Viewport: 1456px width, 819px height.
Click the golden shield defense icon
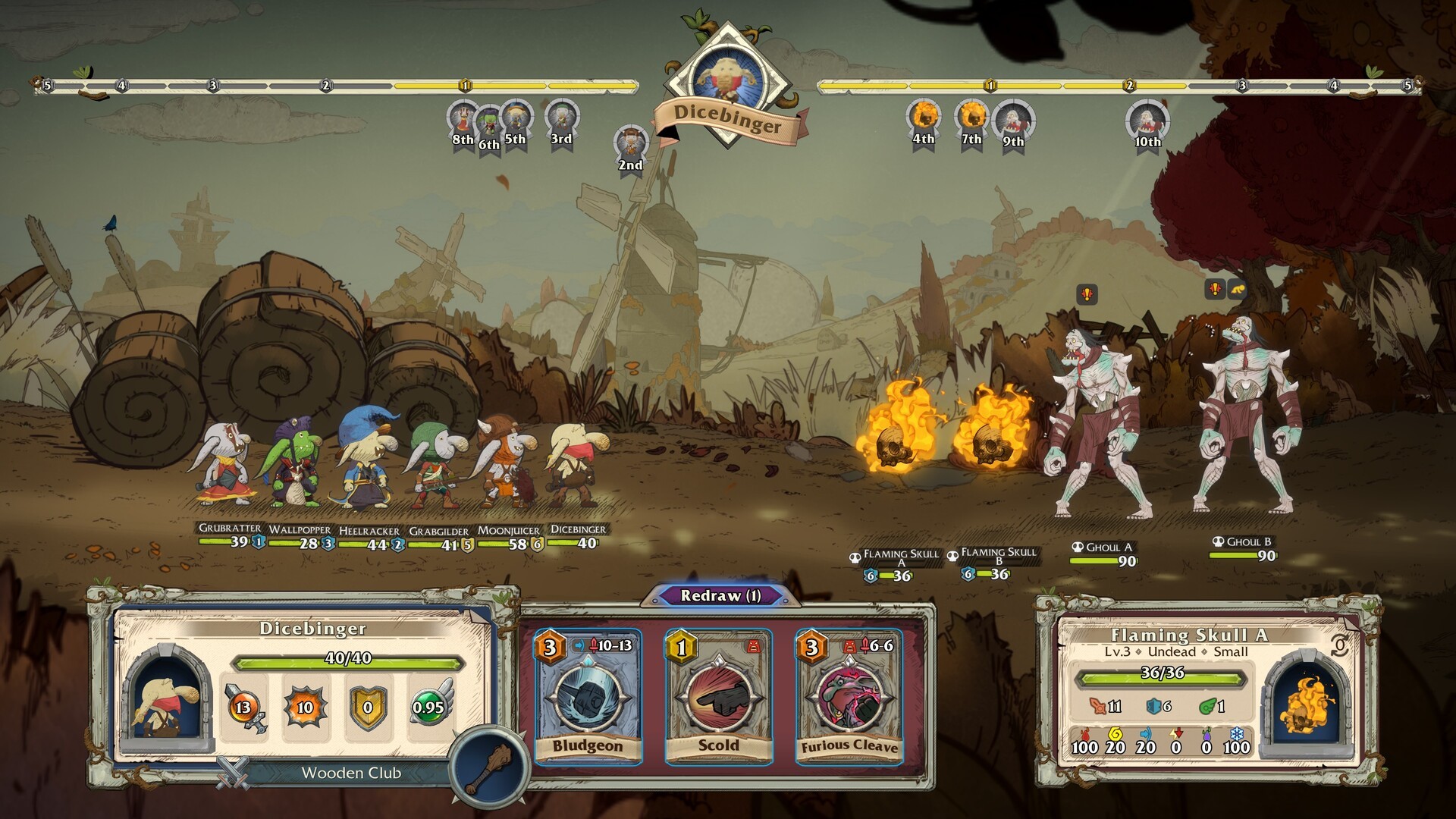(369, 709)
